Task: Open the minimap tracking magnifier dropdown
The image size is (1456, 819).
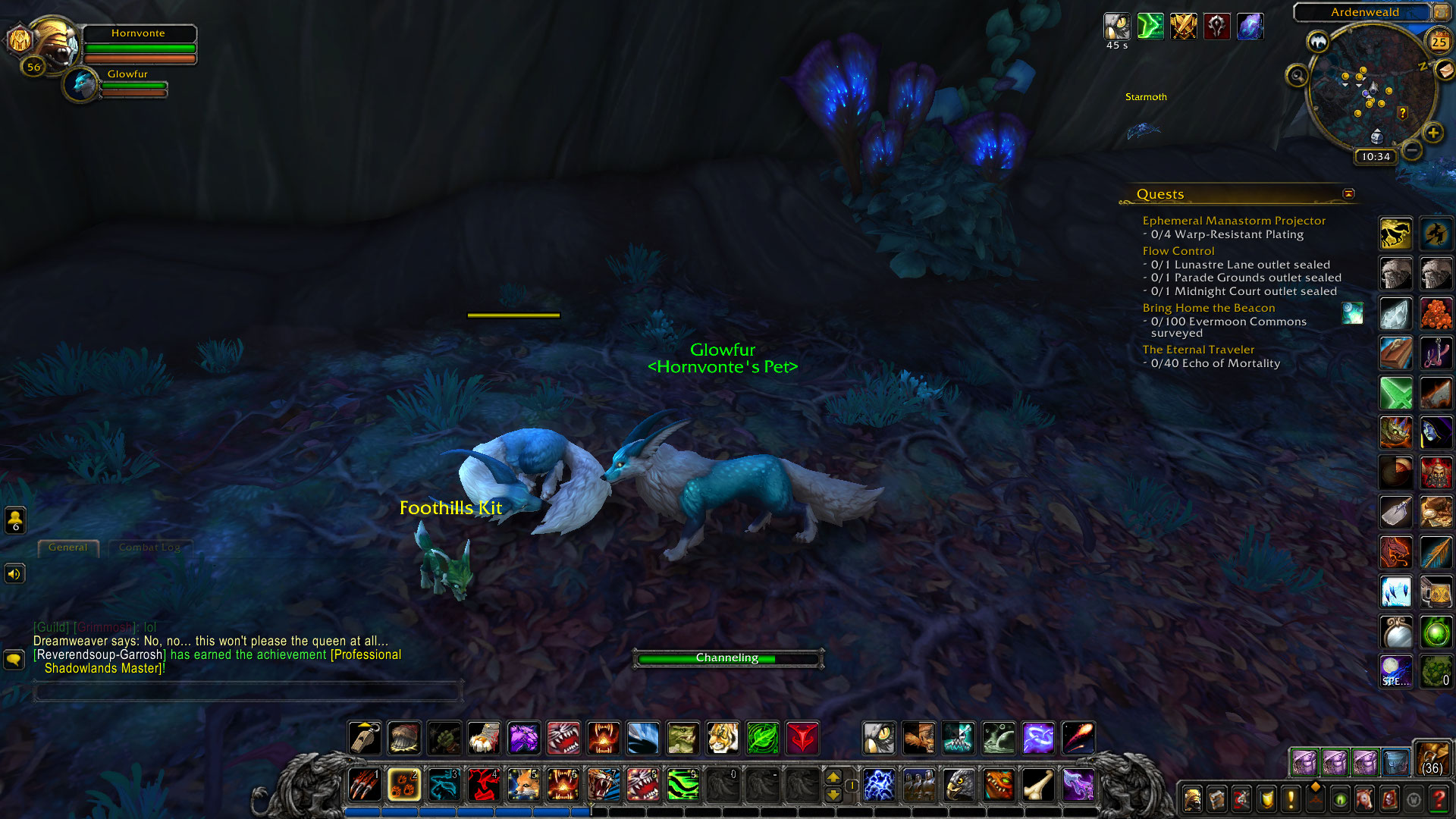Action: pyautogui.click(x=1297, y=76)
